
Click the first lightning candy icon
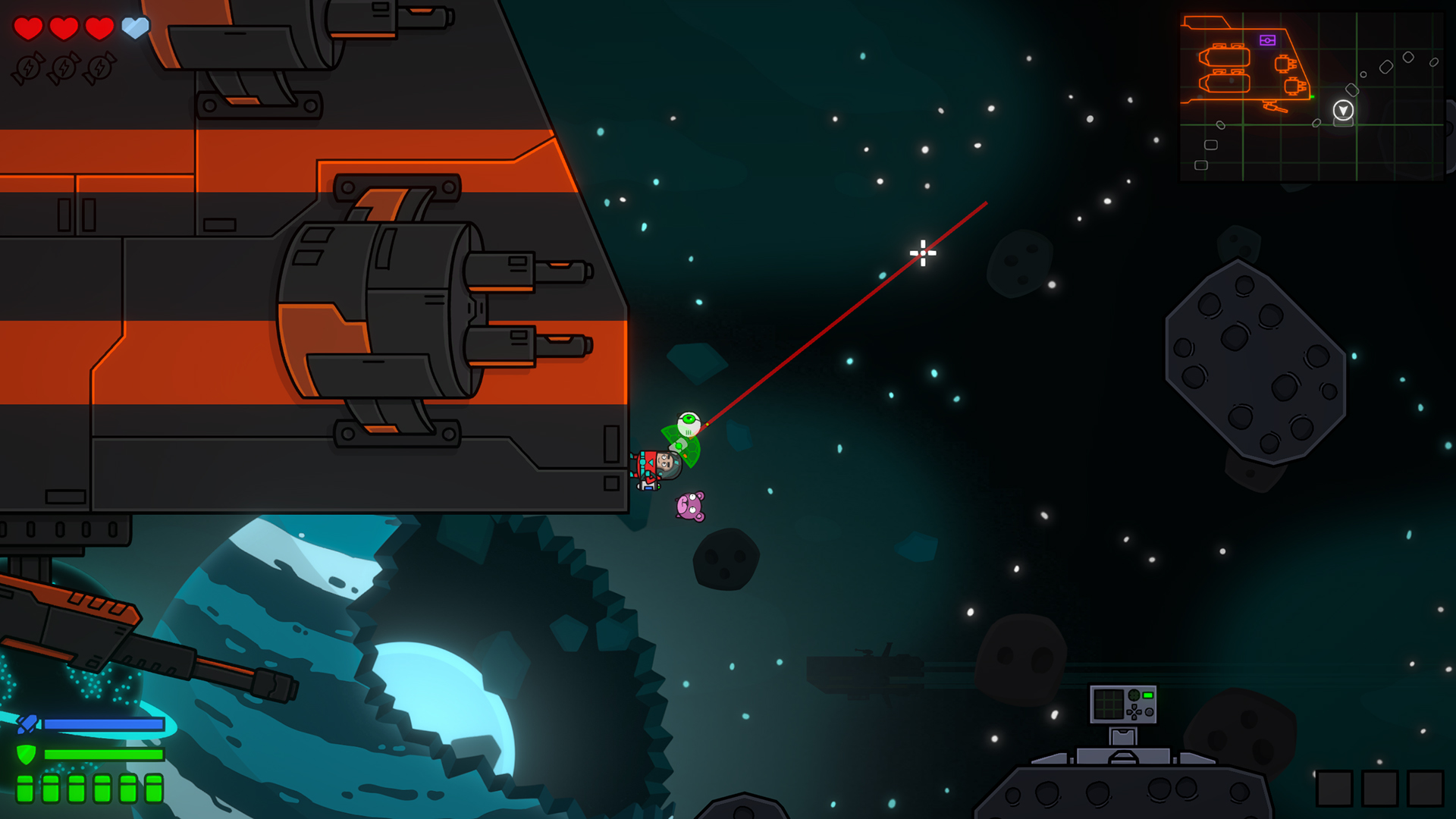(x=27, y=68)
